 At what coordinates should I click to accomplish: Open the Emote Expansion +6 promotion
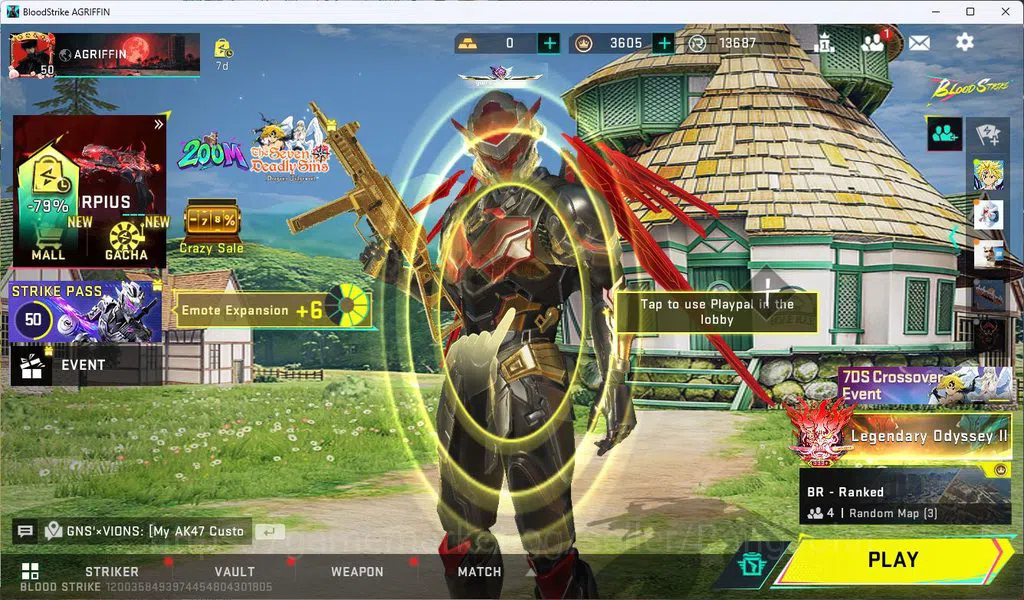pyautogui.click(x=272, y=310)
